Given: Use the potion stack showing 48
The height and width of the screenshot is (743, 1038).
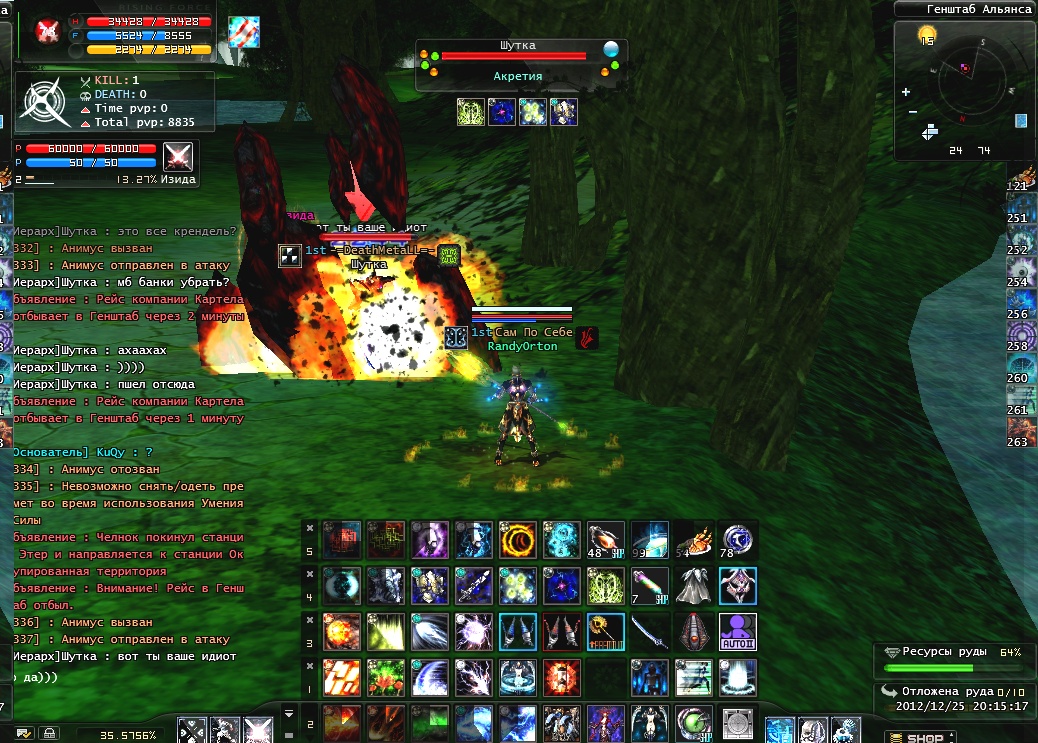Looking at the screenshot, I should click(606, 540).
